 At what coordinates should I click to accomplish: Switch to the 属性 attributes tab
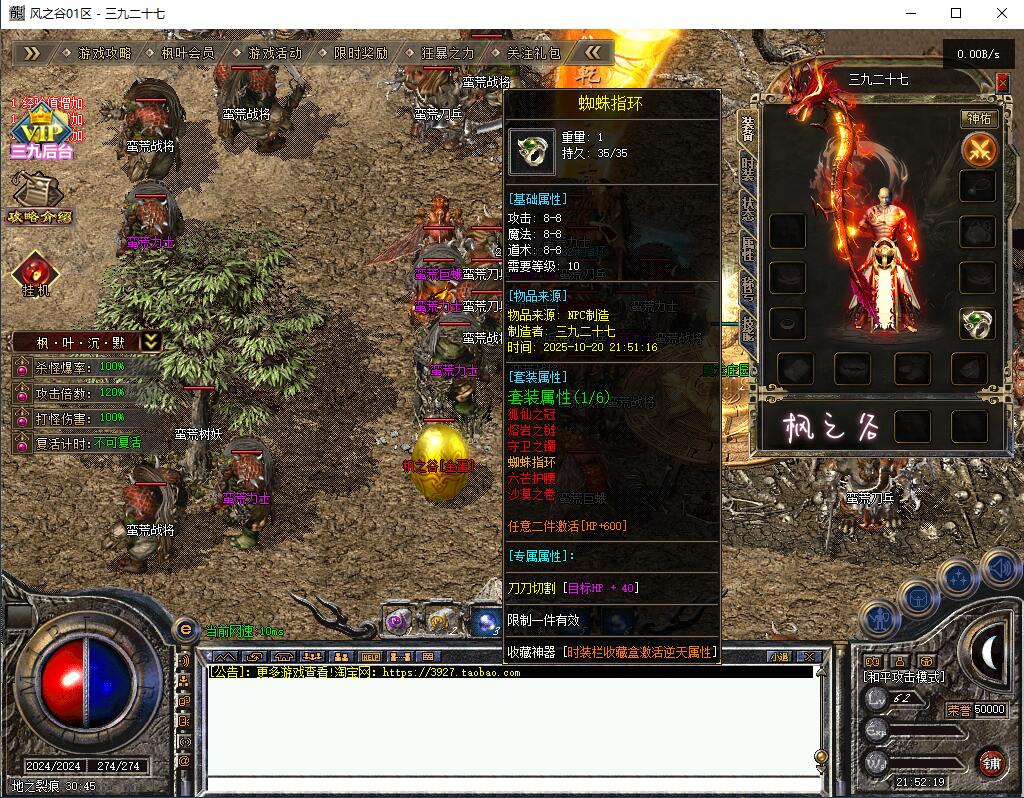click(x=747, y=246)
